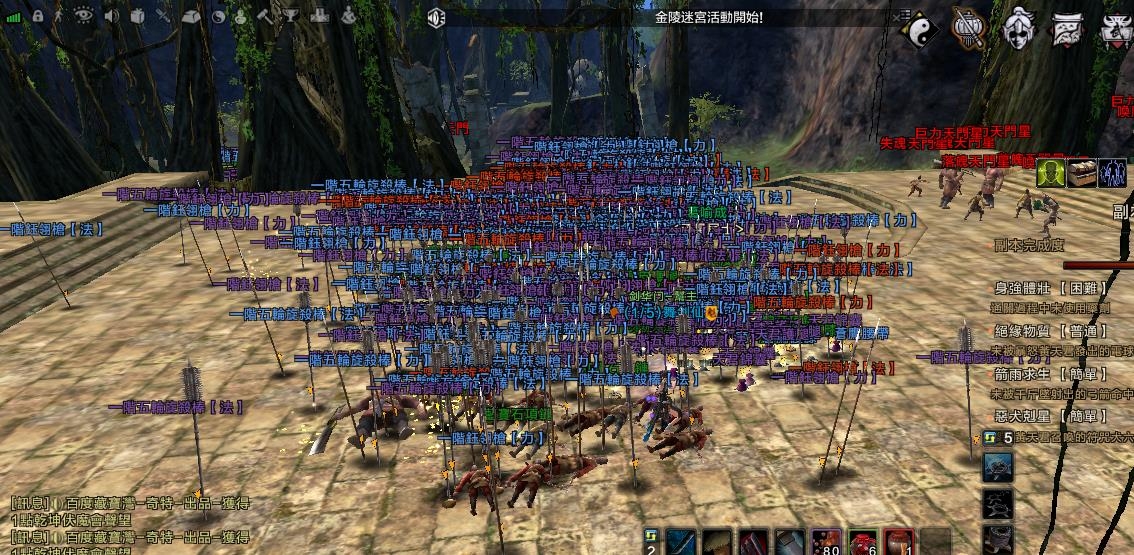
Task: Click the blue figures icon
Action: [x=1112, y=173]
